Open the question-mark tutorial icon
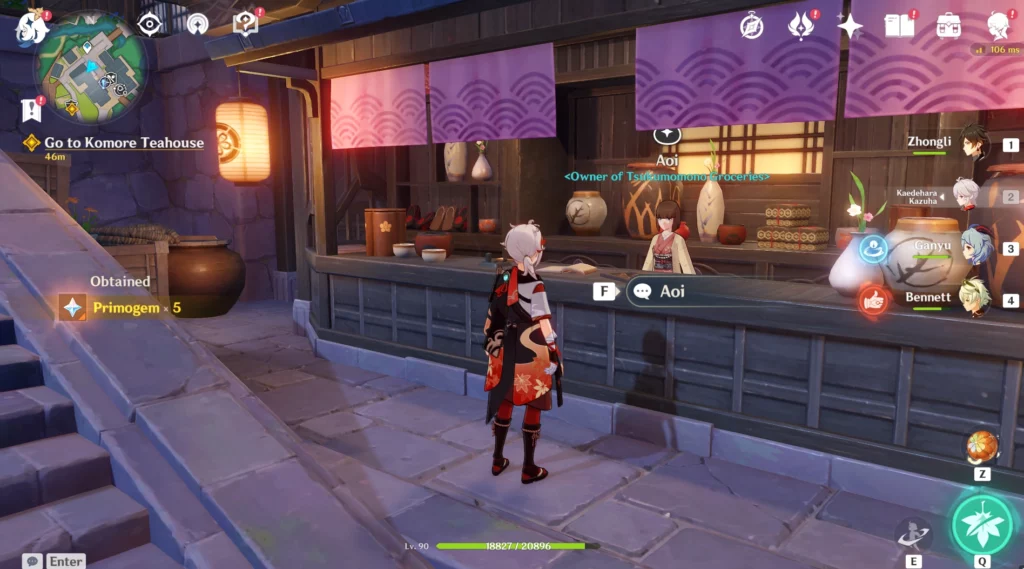The height and width of the screenshot is (569, 1024). pyautogui.click(x=245, y=23)
